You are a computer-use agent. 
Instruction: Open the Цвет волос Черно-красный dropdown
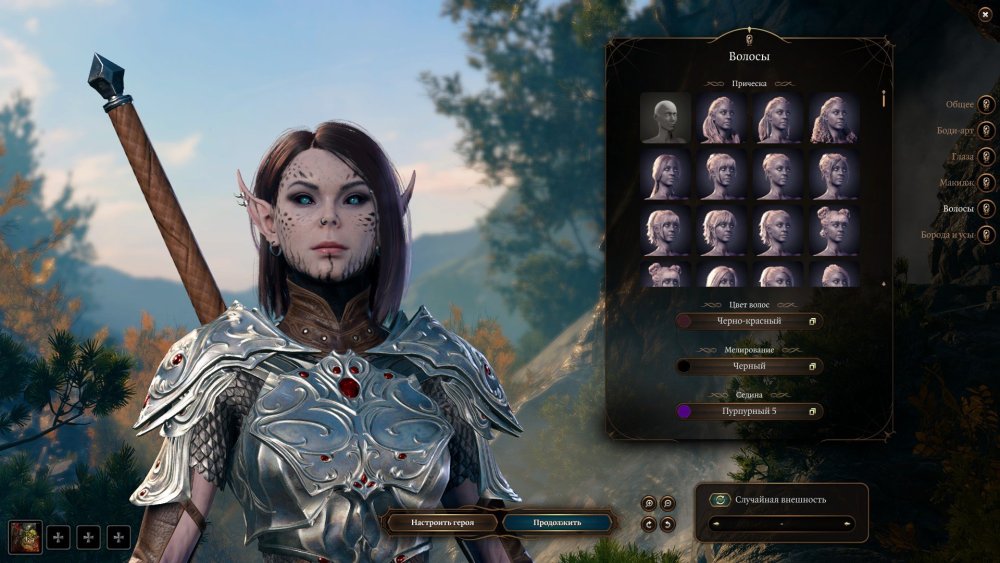pyautogui.click(x=749, y=321)
